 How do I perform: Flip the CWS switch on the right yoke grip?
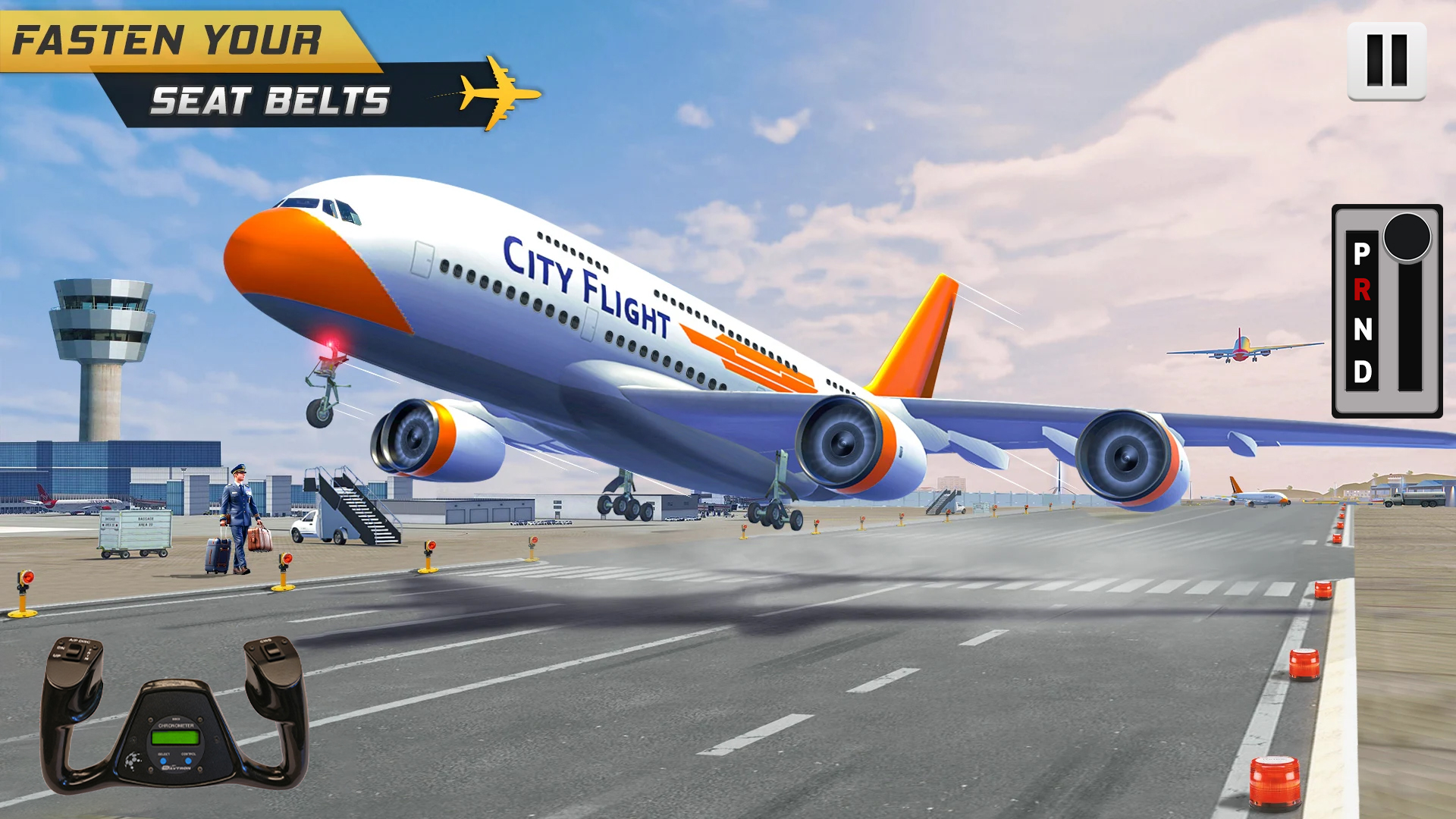click(x=271, y=651)
